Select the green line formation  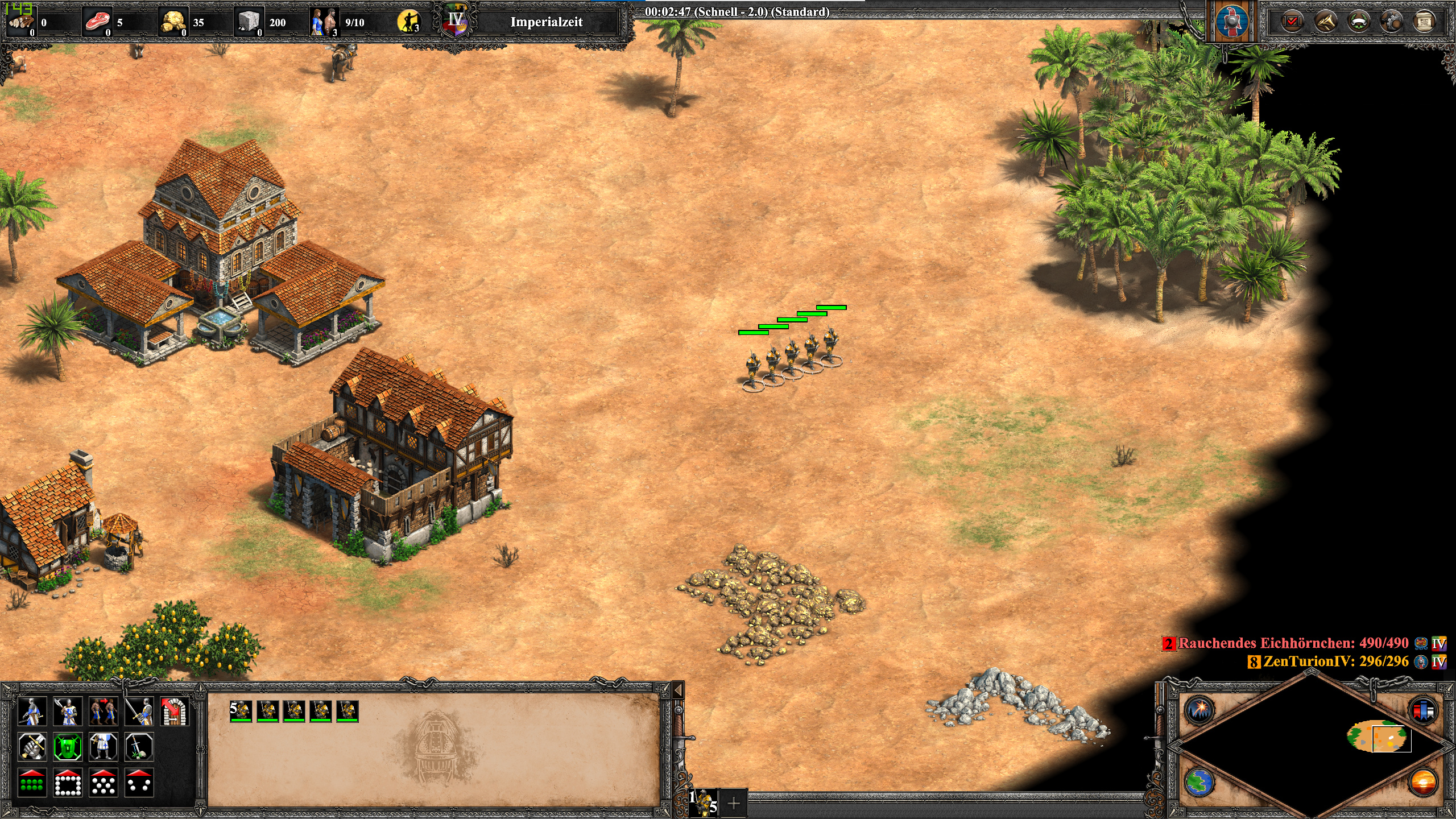click(x=32, y=783)
